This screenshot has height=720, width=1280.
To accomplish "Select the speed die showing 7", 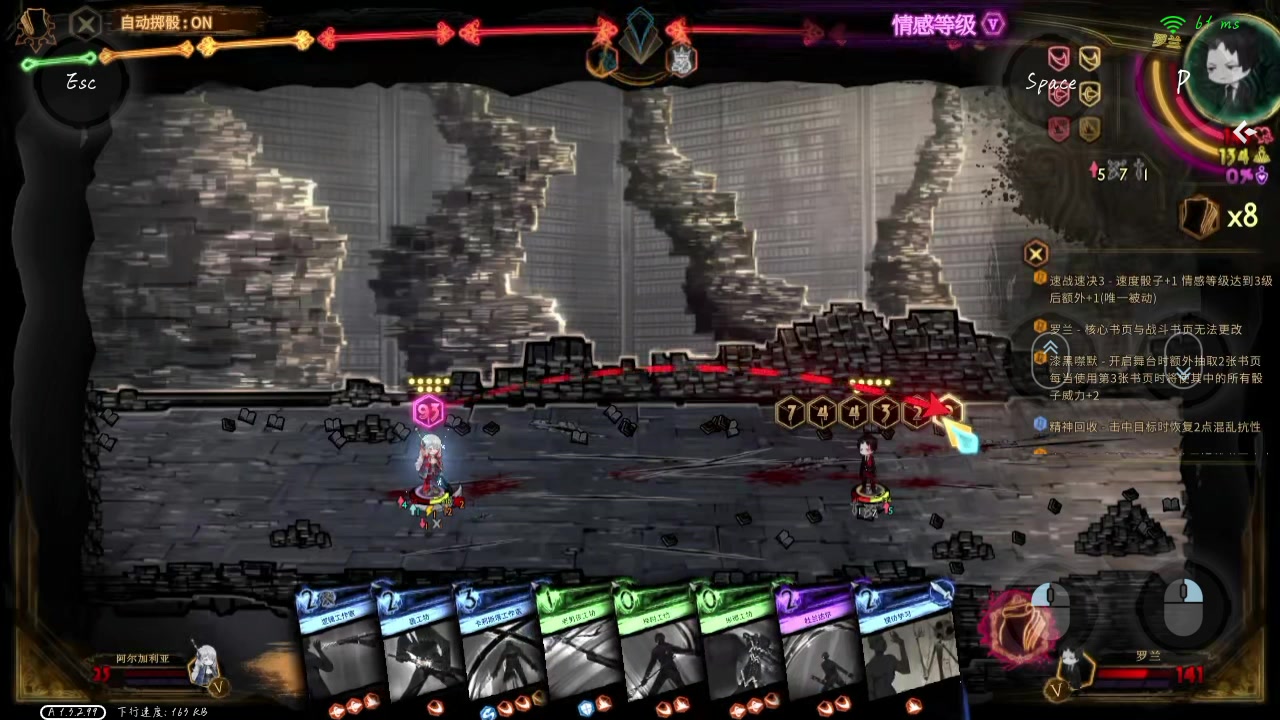I will tap(790, 411).
